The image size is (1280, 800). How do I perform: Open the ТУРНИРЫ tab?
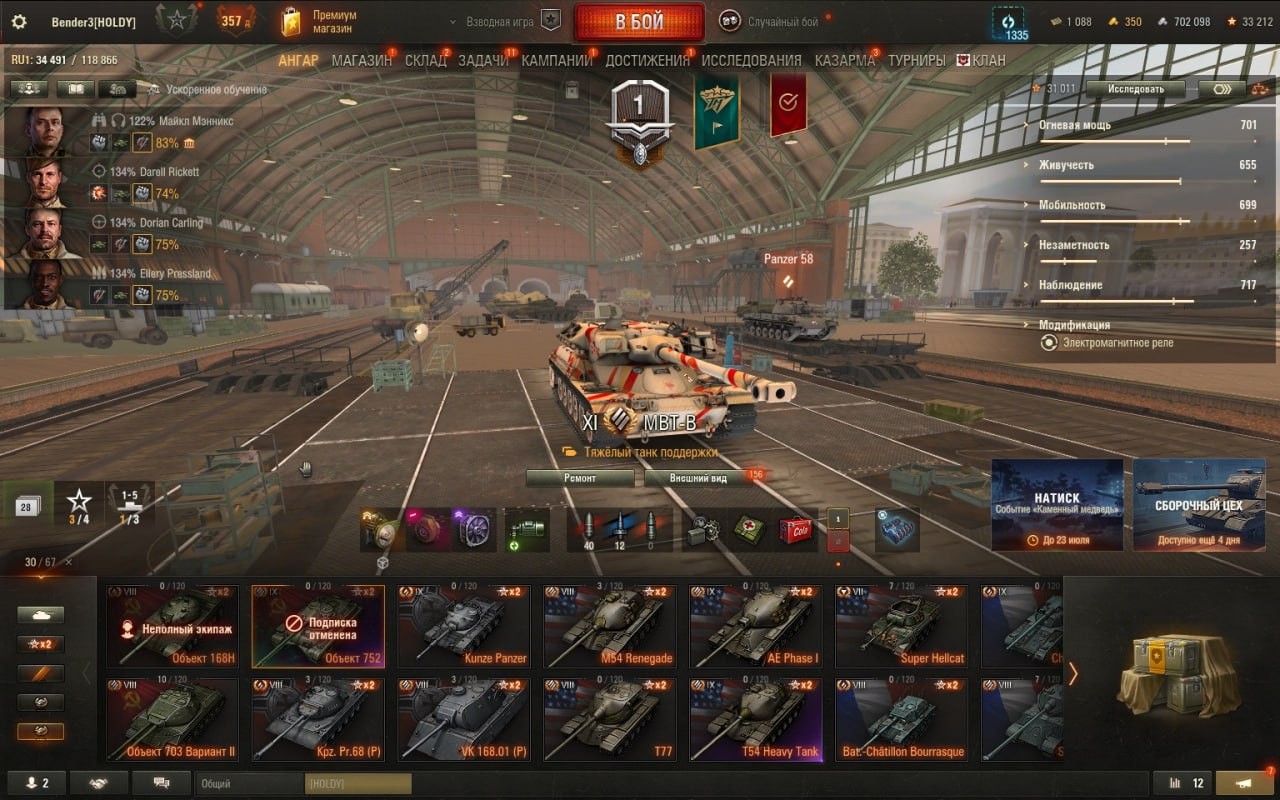pyautogui.click(x=916, y=60)
